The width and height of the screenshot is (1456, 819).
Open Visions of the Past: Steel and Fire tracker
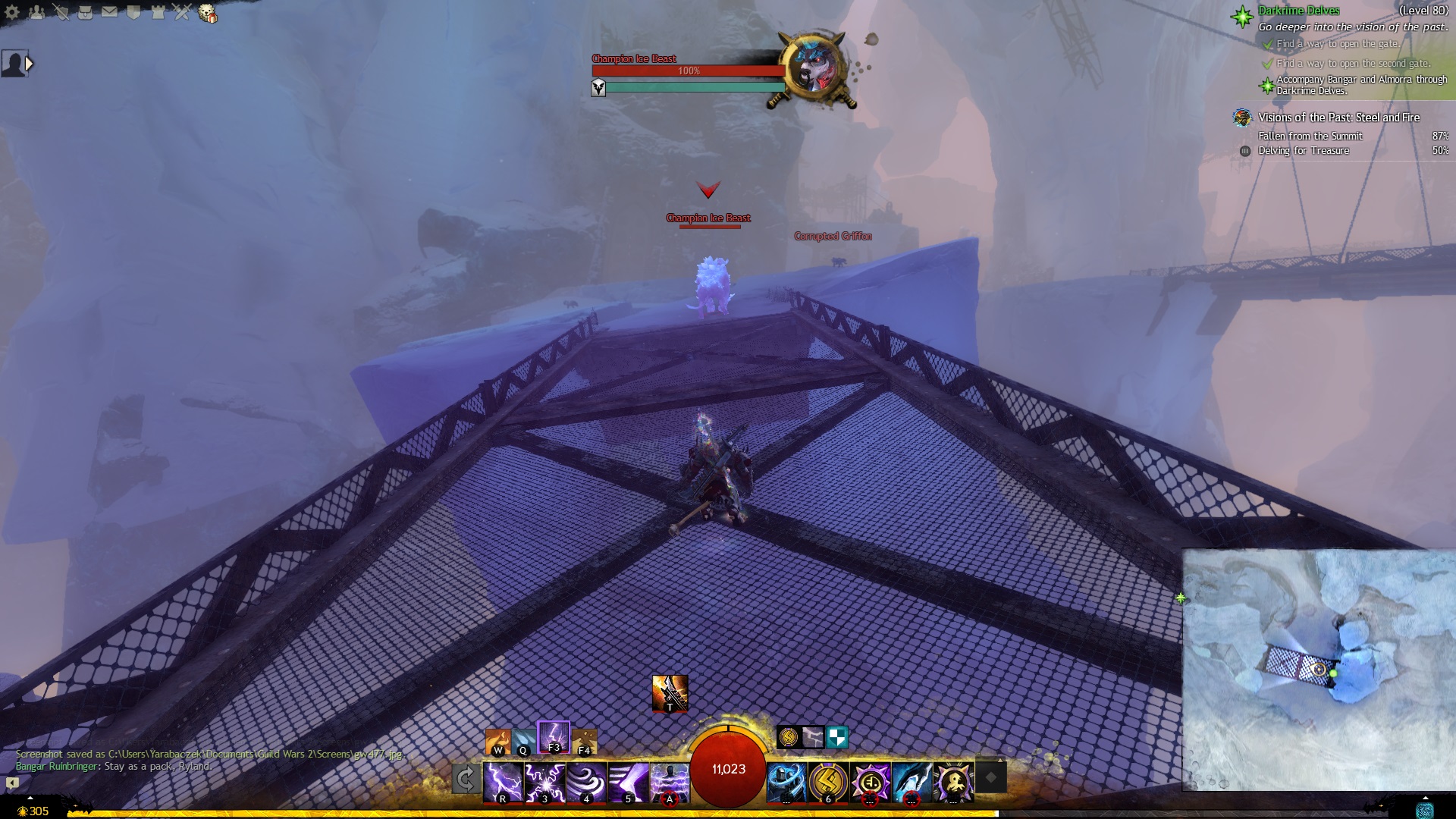pos(1338,118)
